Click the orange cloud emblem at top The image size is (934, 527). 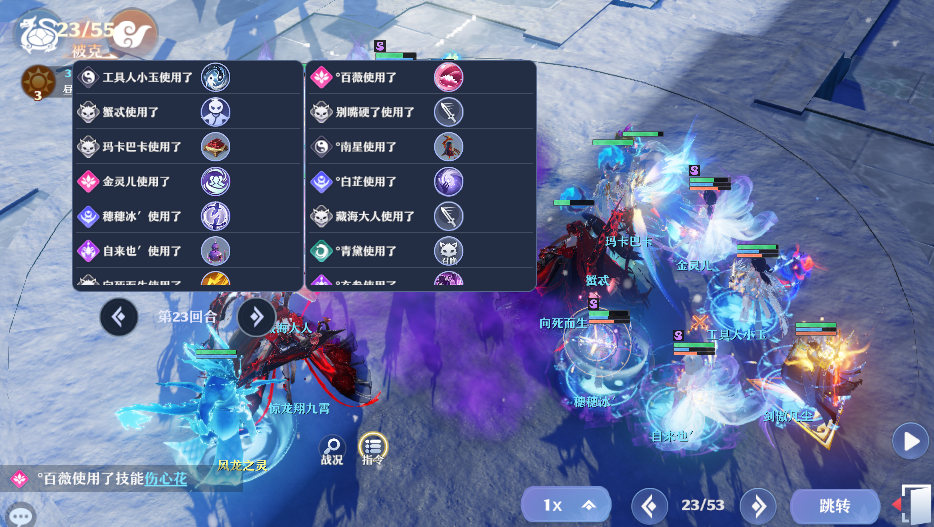tap(133, 34)
